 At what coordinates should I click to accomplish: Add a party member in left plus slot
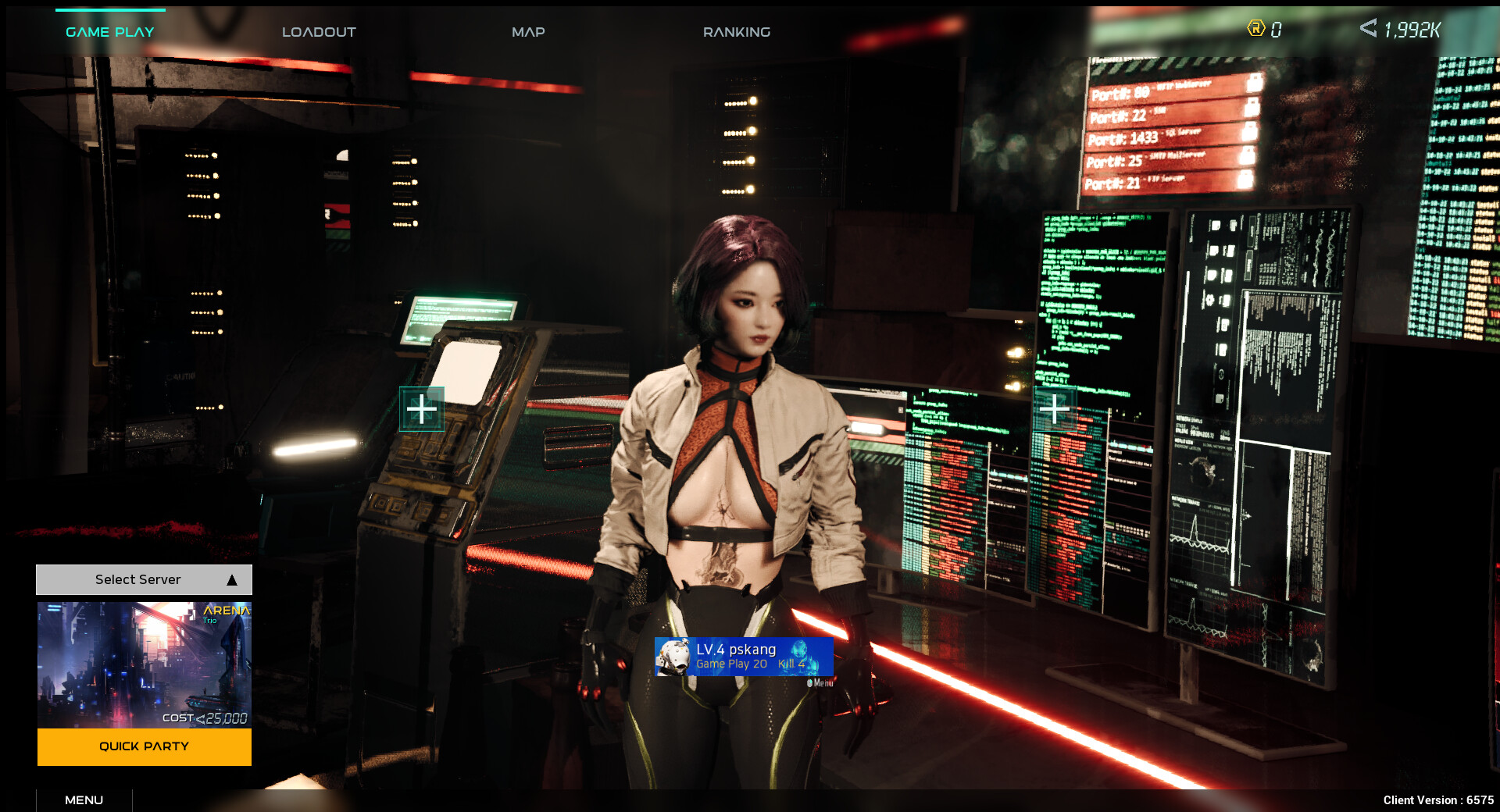[x=422, y=409]
